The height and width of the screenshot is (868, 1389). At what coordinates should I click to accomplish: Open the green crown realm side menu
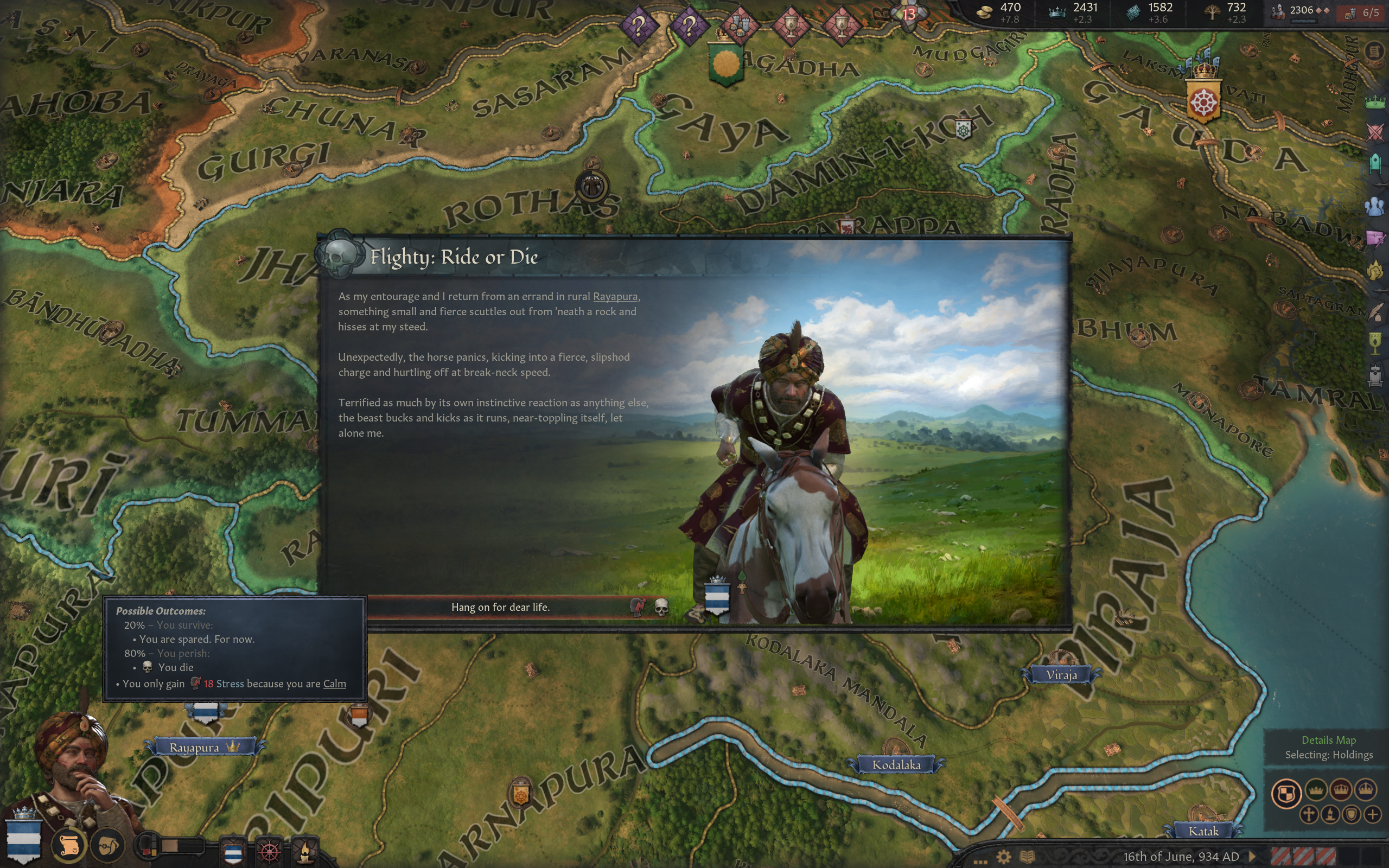pyautogui.click(x=1375, y=103)
